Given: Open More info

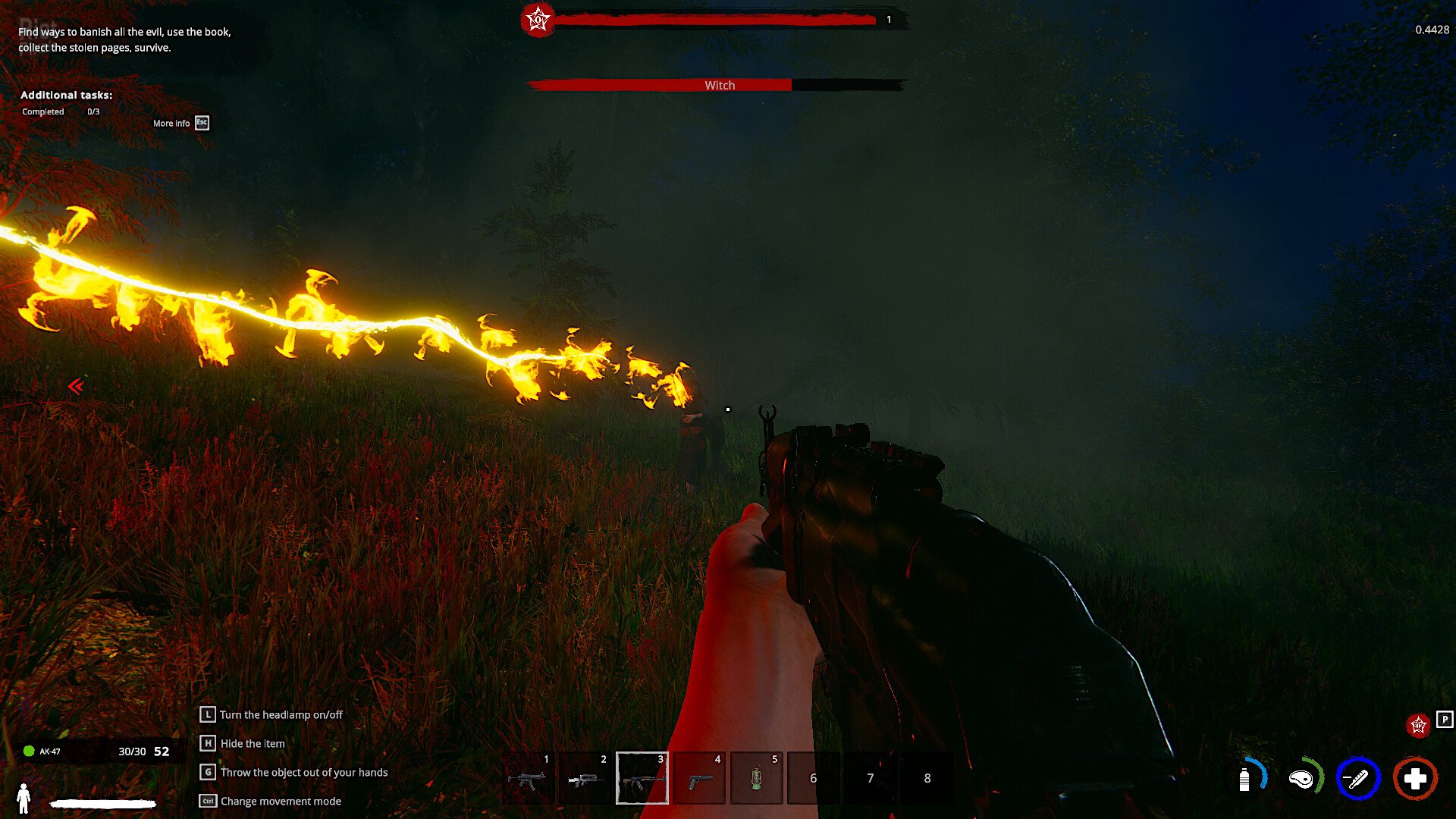Looking at the screenshot, I should tap(171, 123).
